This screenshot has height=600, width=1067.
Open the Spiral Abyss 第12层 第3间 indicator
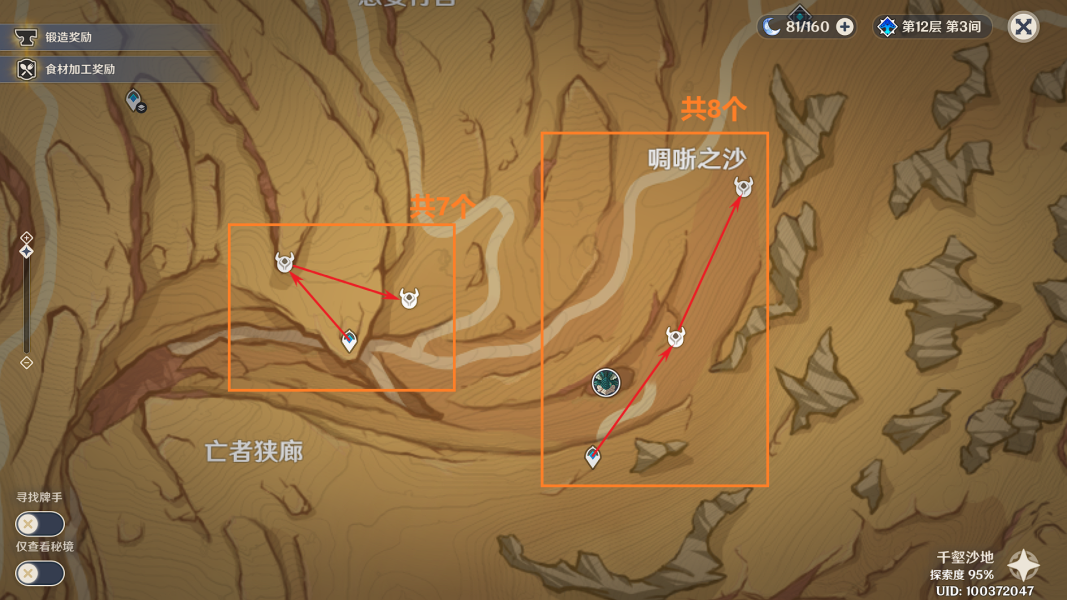(x=934, y=27)
